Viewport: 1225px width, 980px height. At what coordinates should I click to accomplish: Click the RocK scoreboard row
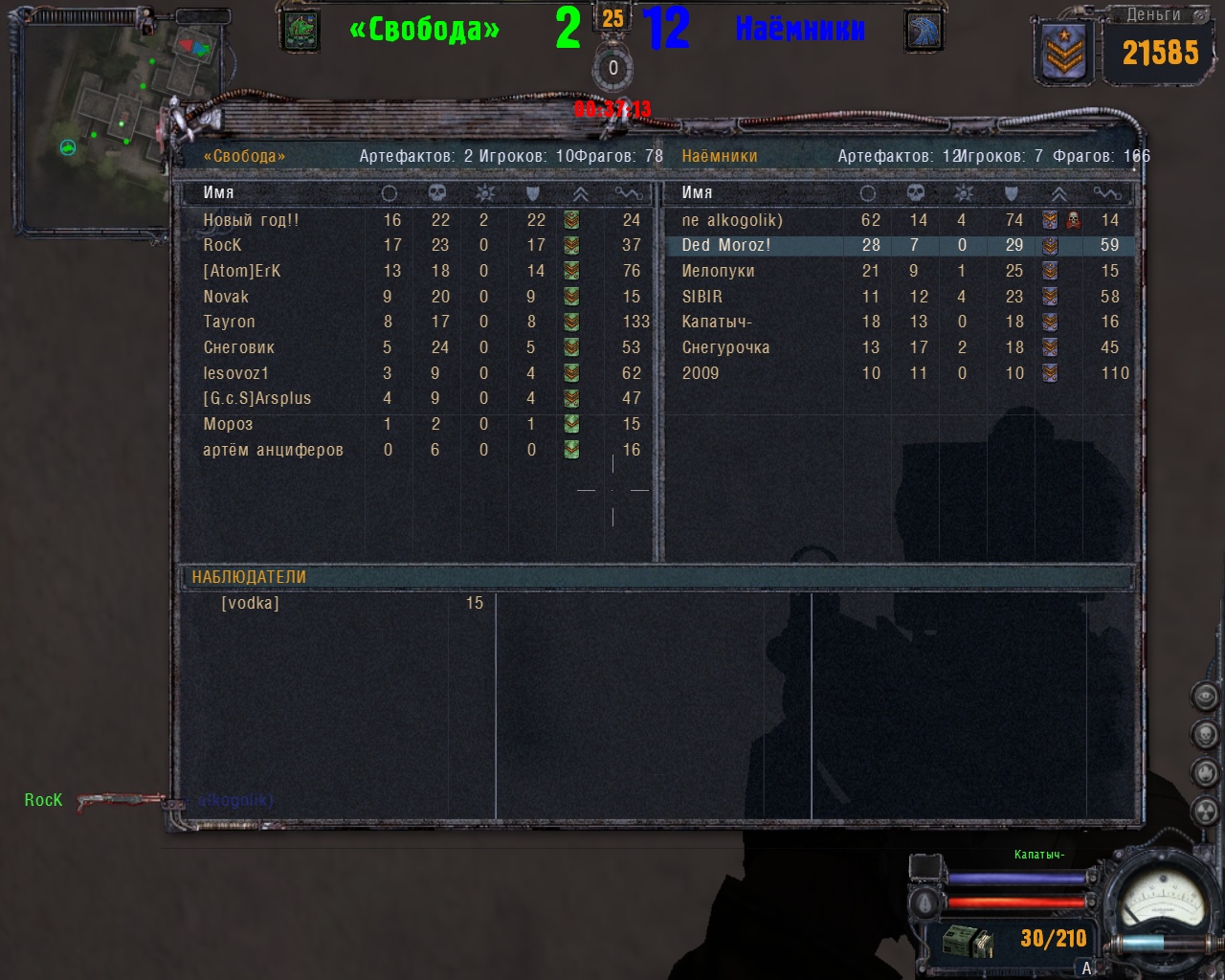click(222, 245)
